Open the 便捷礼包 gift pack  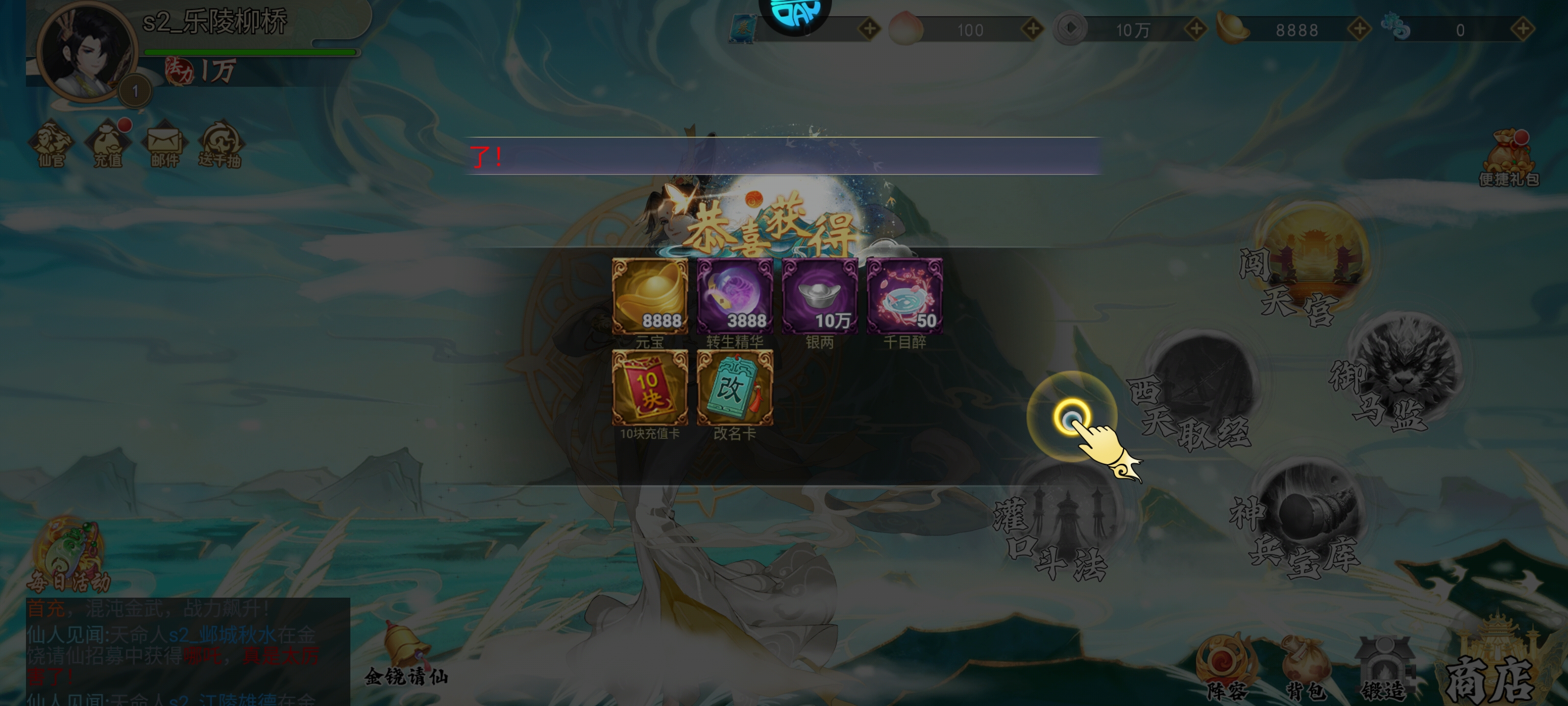click(x=1508, y=157)
